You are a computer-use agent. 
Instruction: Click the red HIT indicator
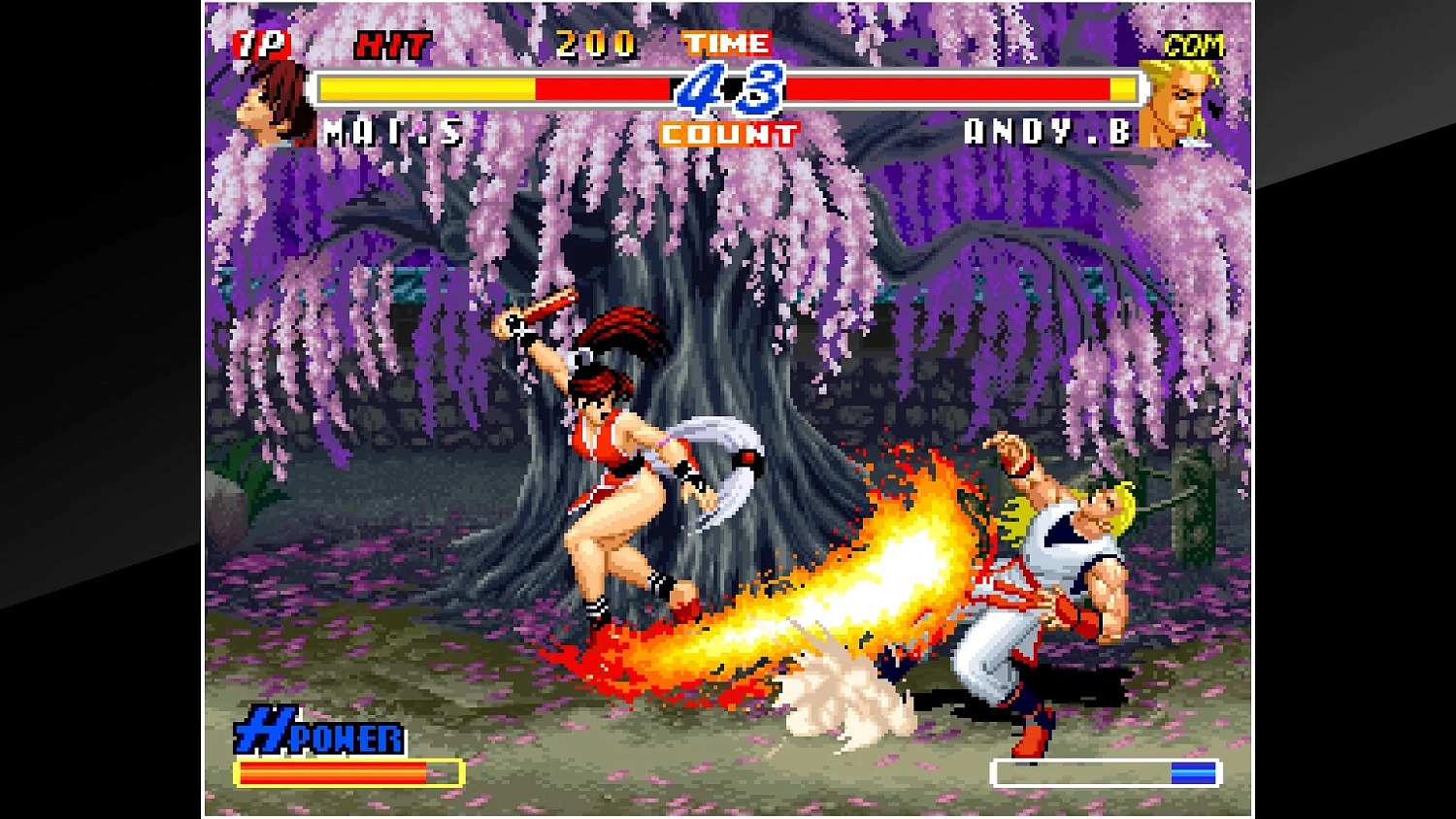395,44
